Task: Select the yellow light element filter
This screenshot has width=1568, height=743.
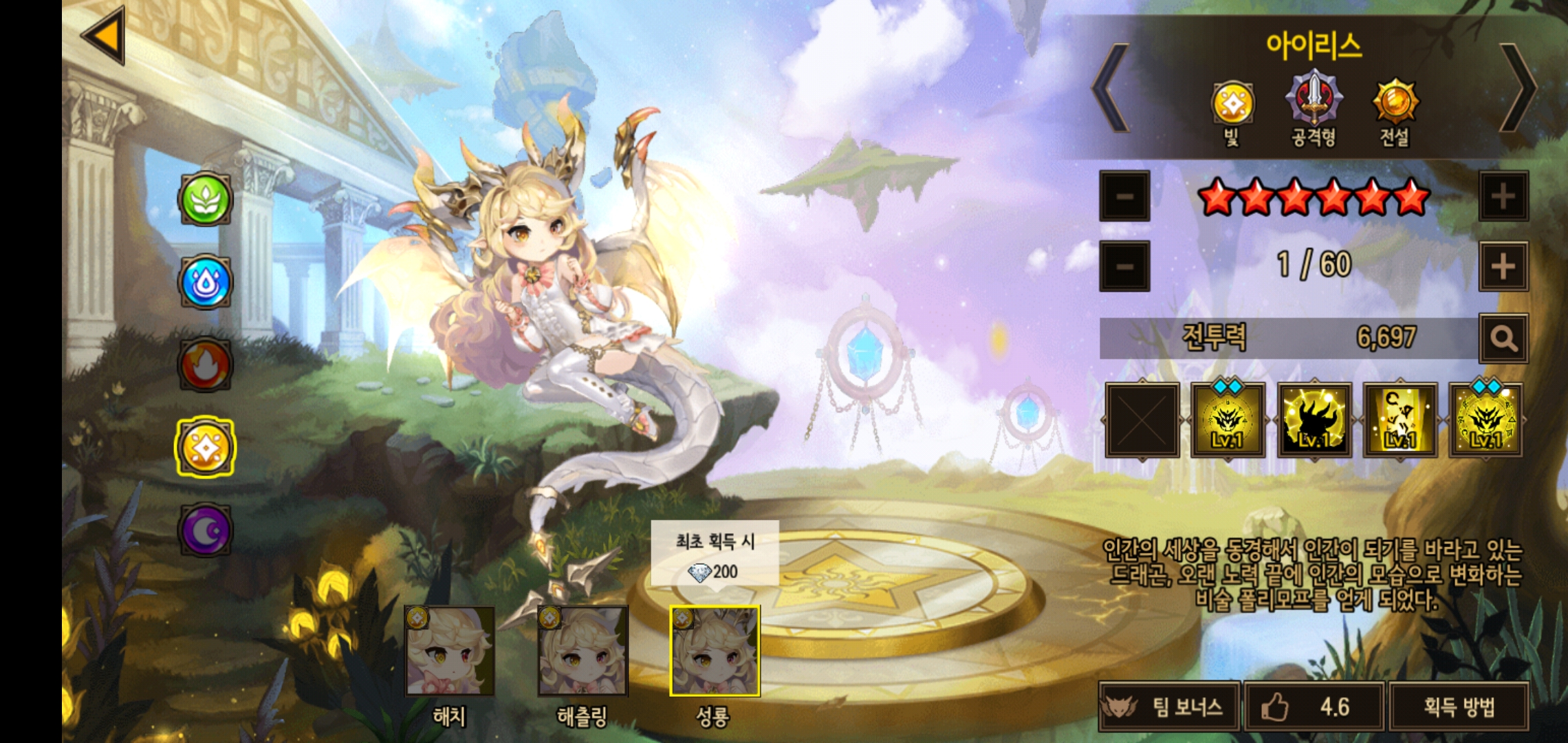Action: pos(205,448)
